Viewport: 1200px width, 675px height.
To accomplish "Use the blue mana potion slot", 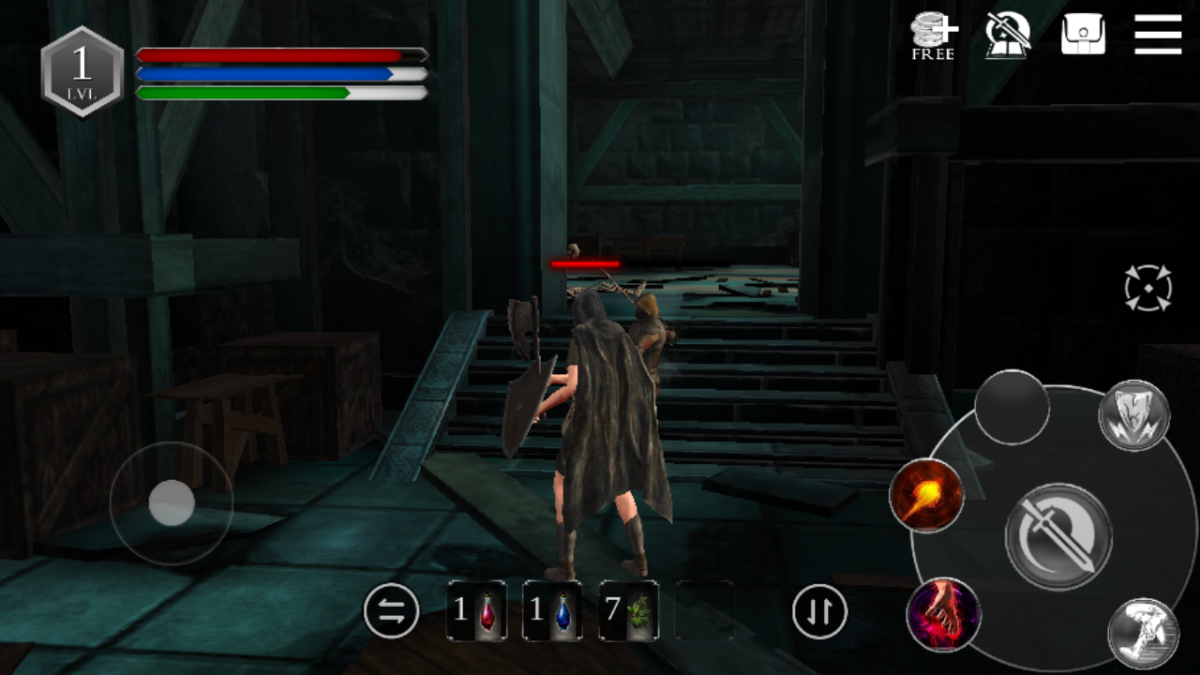I will coord(552,610).
